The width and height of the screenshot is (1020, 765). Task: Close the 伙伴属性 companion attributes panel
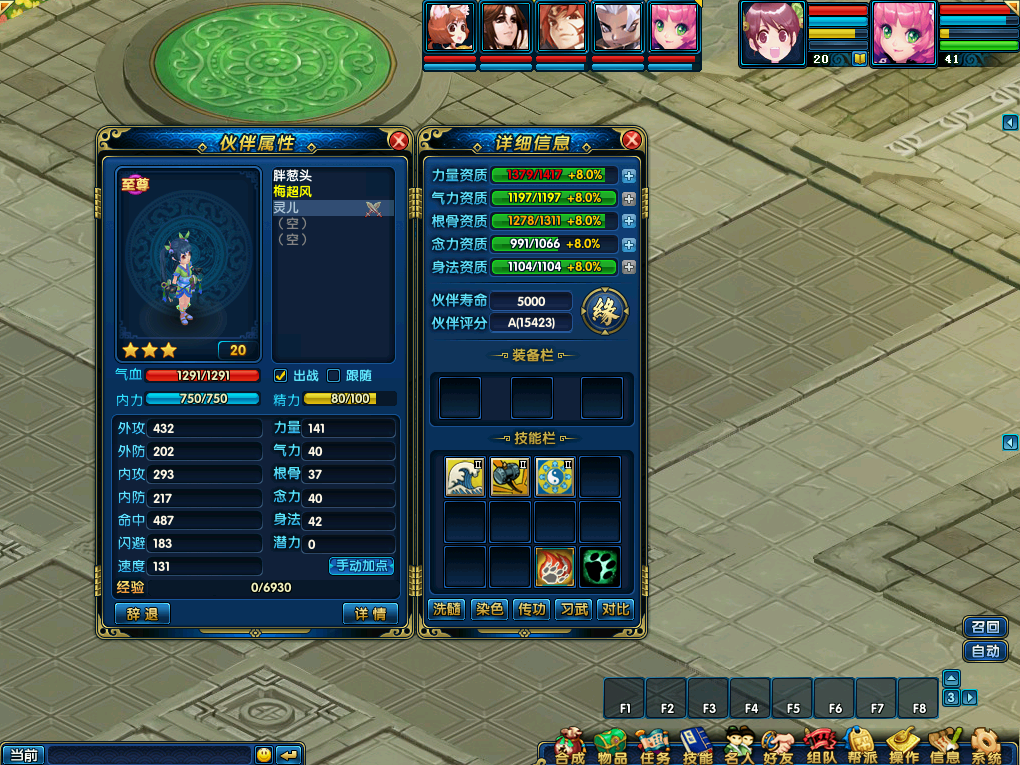click(398, 141)
